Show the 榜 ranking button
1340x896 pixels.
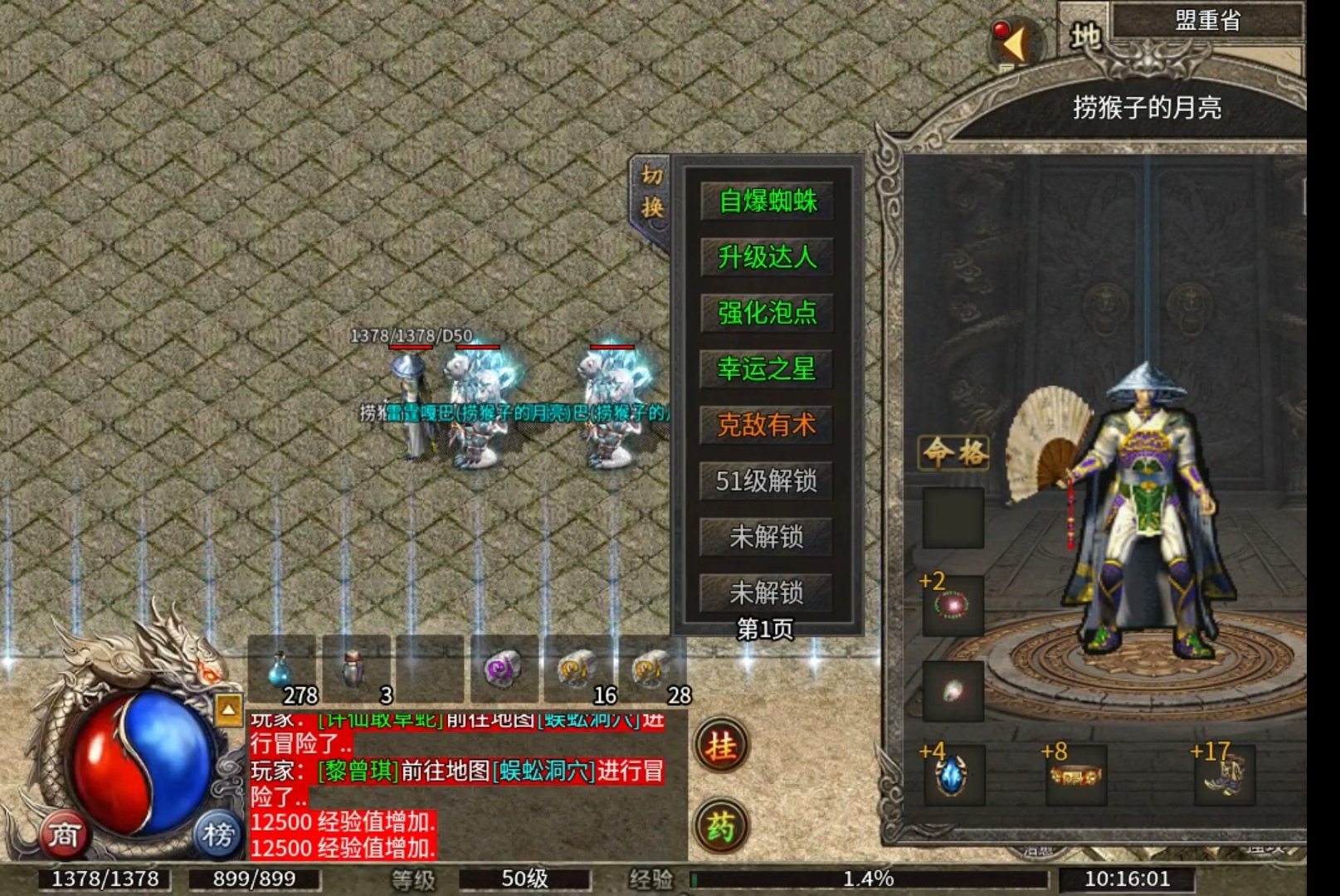tap(217, 834)
